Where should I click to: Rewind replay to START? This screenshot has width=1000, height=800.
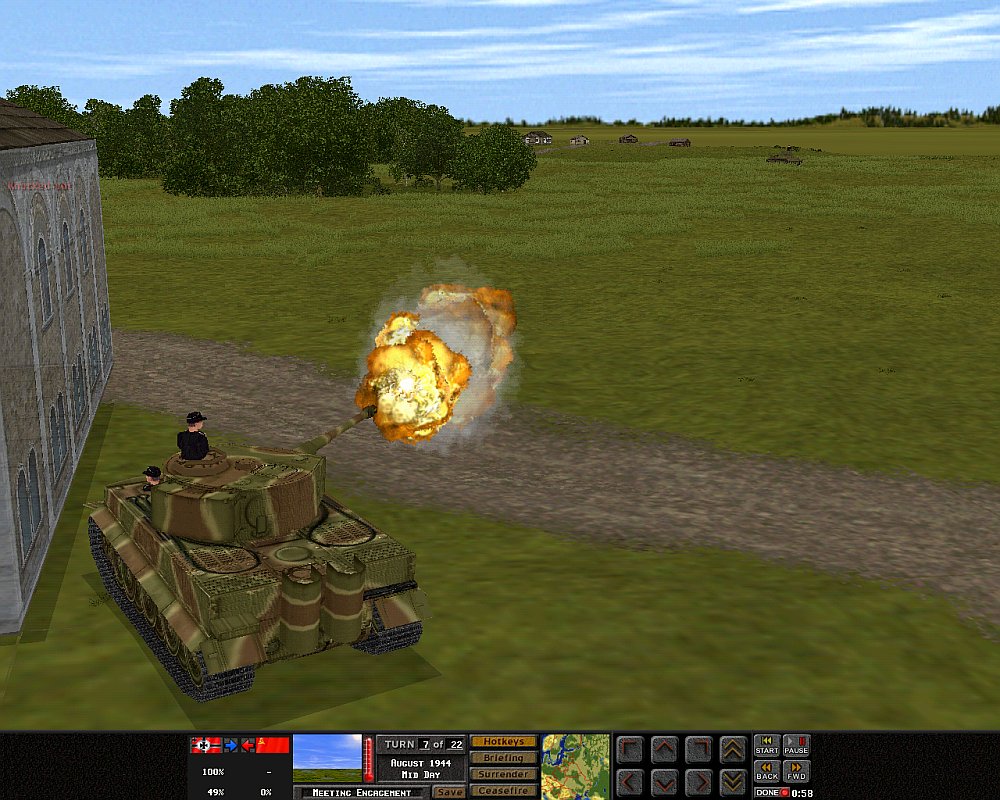click(767, 745)
